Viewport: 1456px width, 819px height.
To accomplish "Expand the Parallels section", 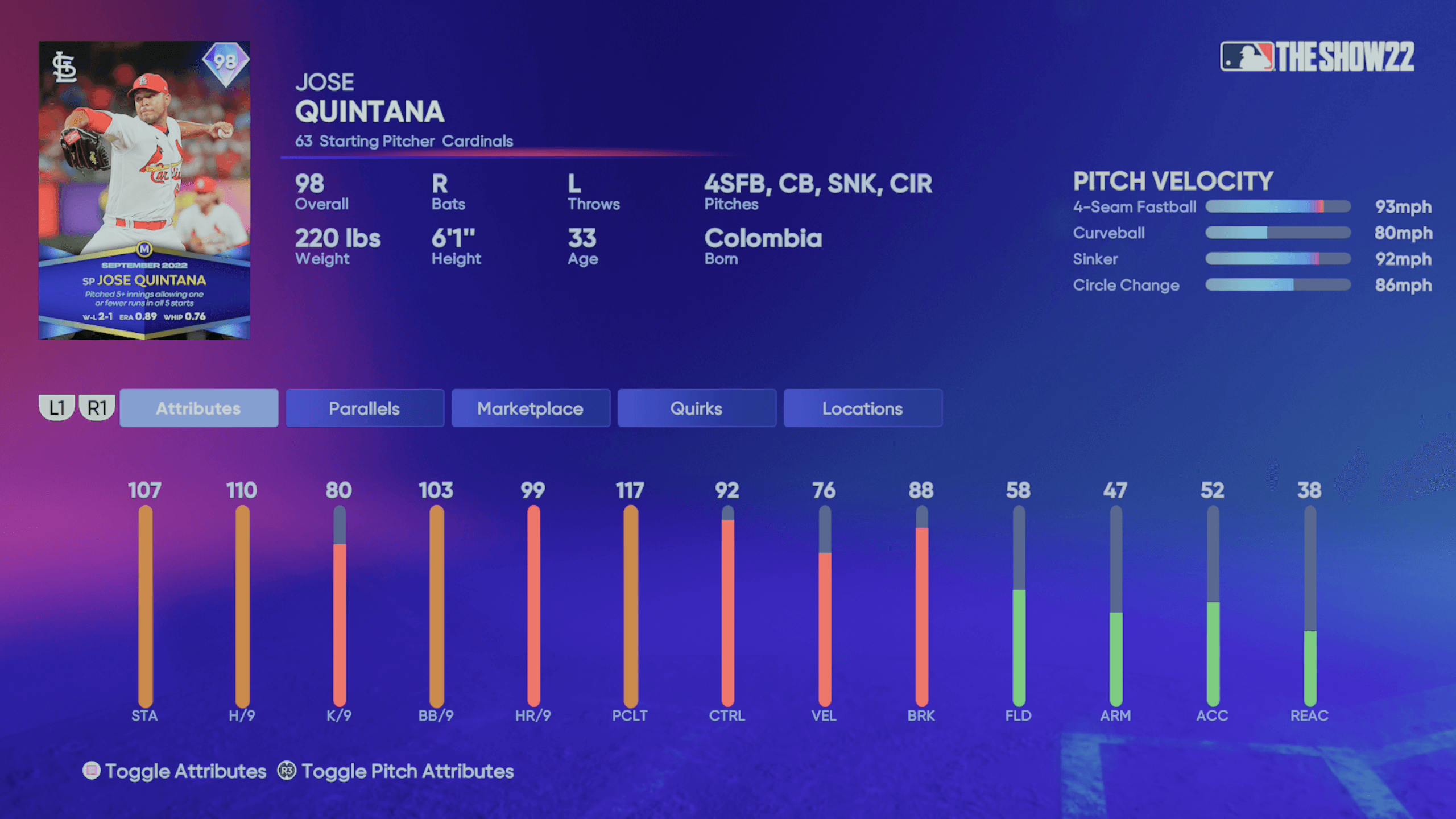I will tap(365, 408).
